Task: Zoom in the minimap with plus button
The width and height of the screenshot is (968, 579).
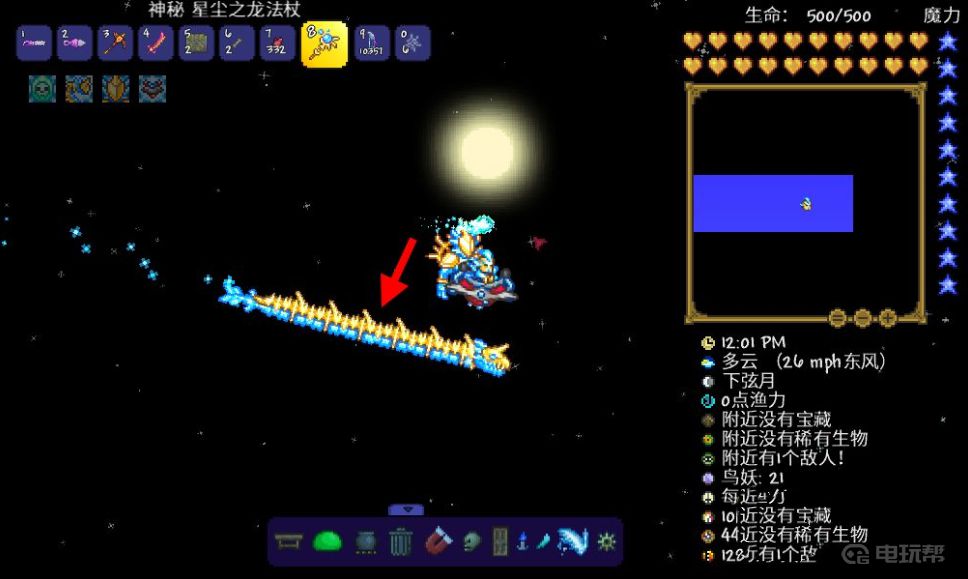Action: click(x=887, y=318)
